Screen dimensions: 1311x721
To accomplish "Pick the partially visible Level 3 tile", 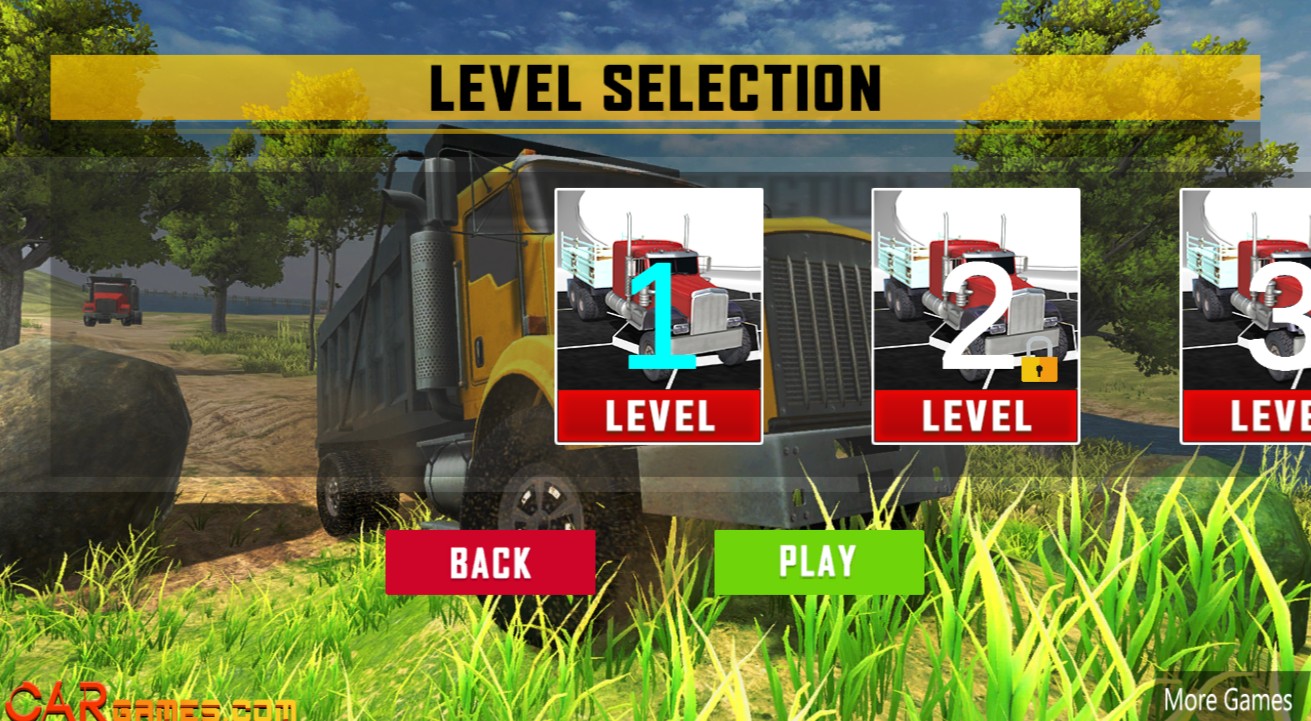I will coord(1247,315).
